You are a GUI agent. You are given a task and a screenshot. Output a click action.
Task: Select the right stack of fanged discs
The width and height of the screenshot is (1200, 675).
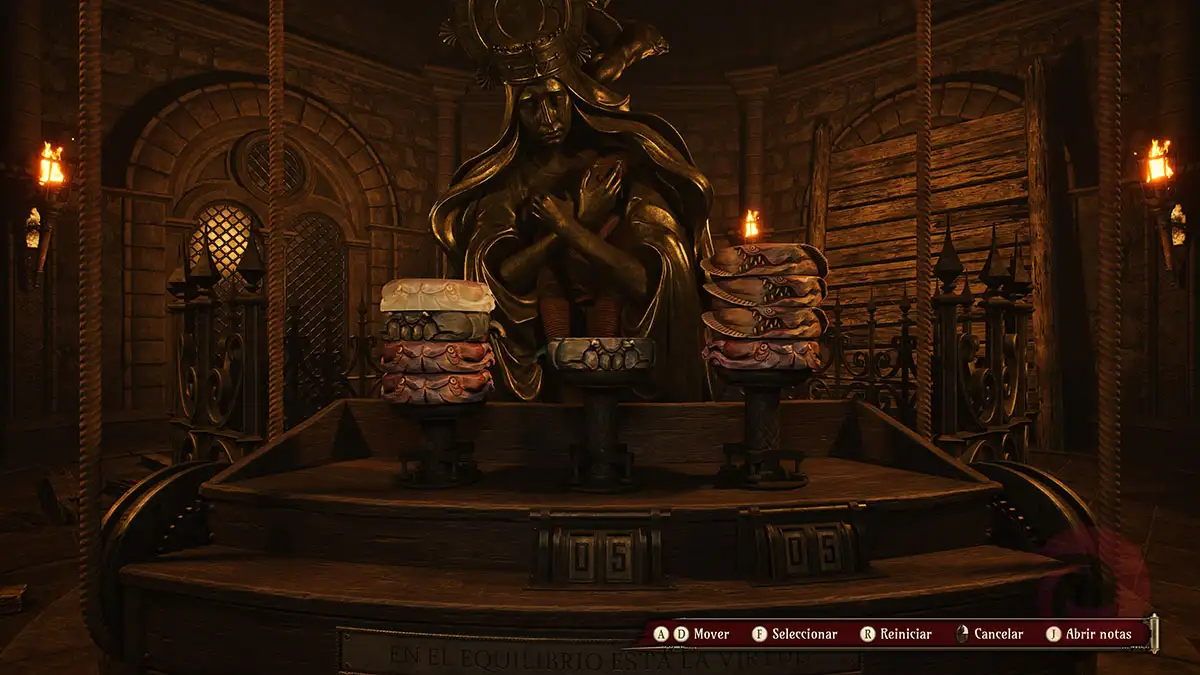point(763,307)
